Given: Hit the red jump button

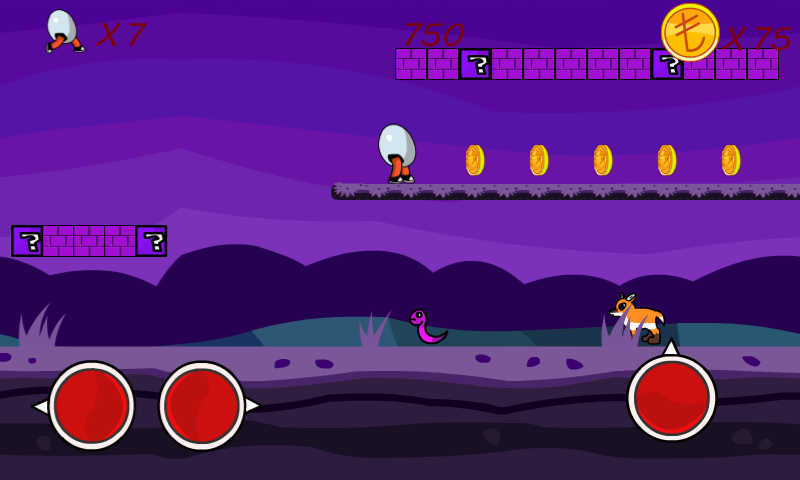Looking at the screenshot, I should (671, 397).
